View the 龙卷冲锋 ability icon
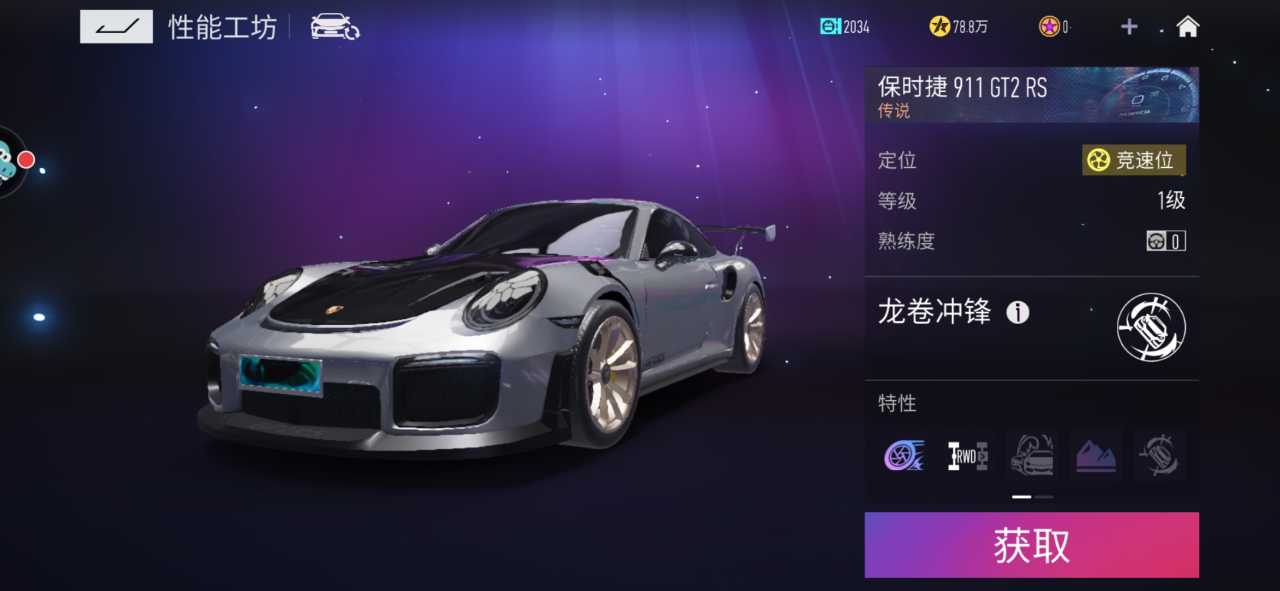This screenshot has width=1280, height=591. pos(1151,327)
